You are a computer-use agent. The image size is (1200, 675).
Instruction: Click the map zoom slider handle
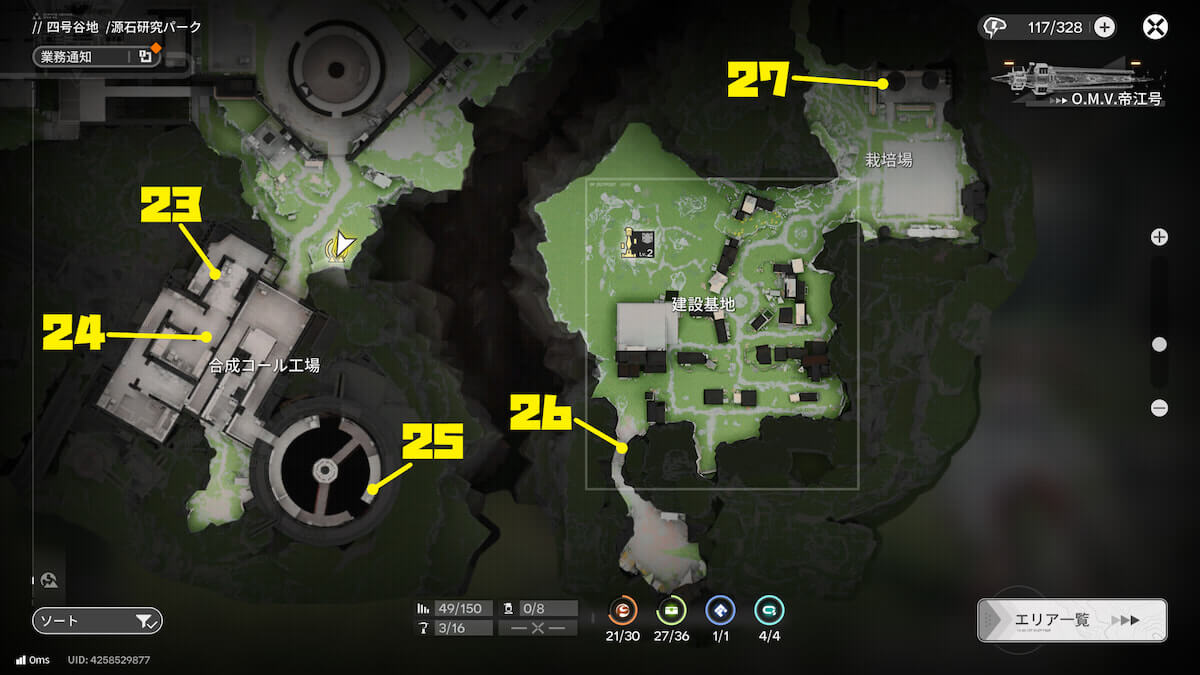pos(1159,344)
